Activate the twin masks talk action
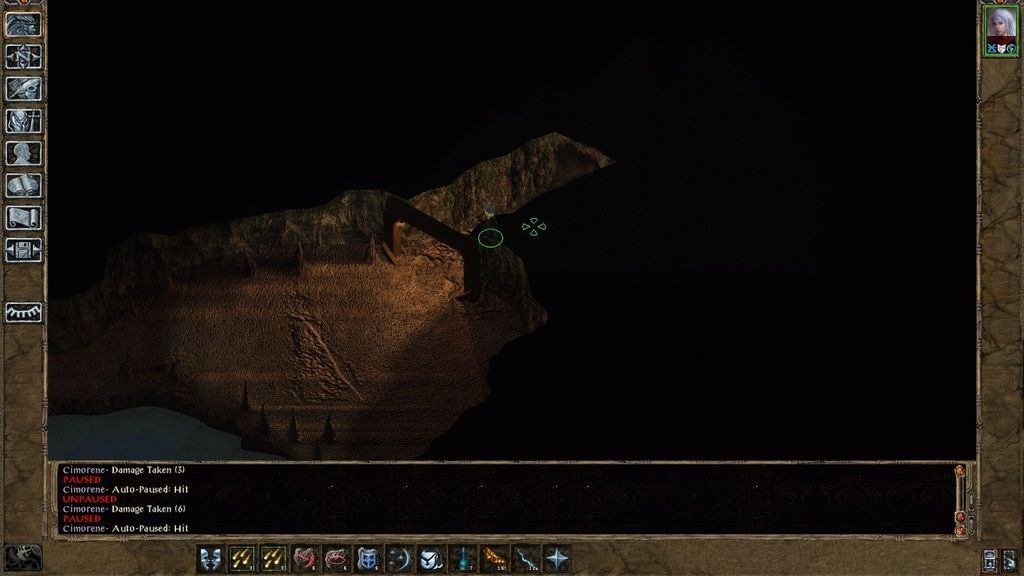The width and height of the screenshot is (1024, 576). [211, 559]
